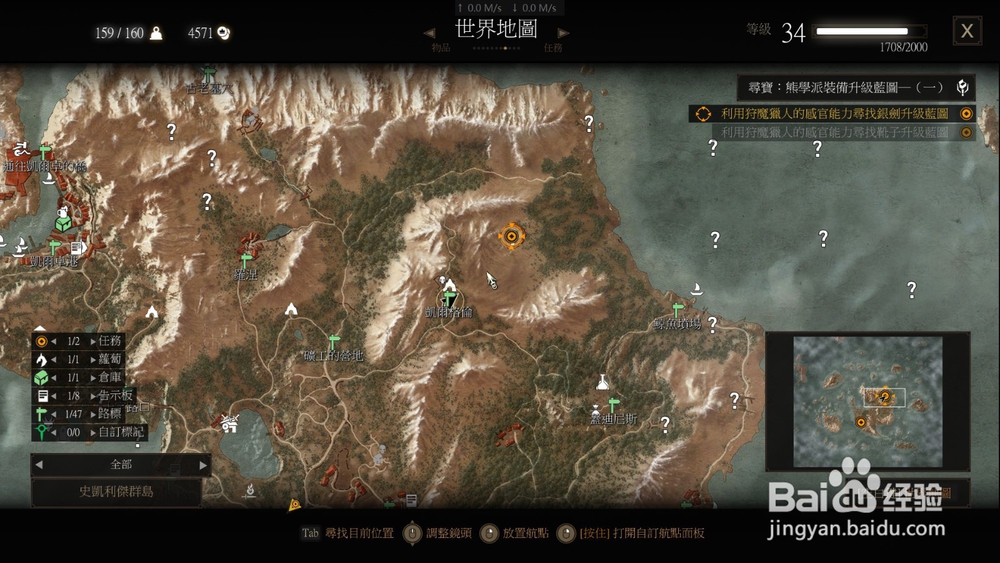Close the world map with the X button
1000x563 pixels.
coord(966,31)
